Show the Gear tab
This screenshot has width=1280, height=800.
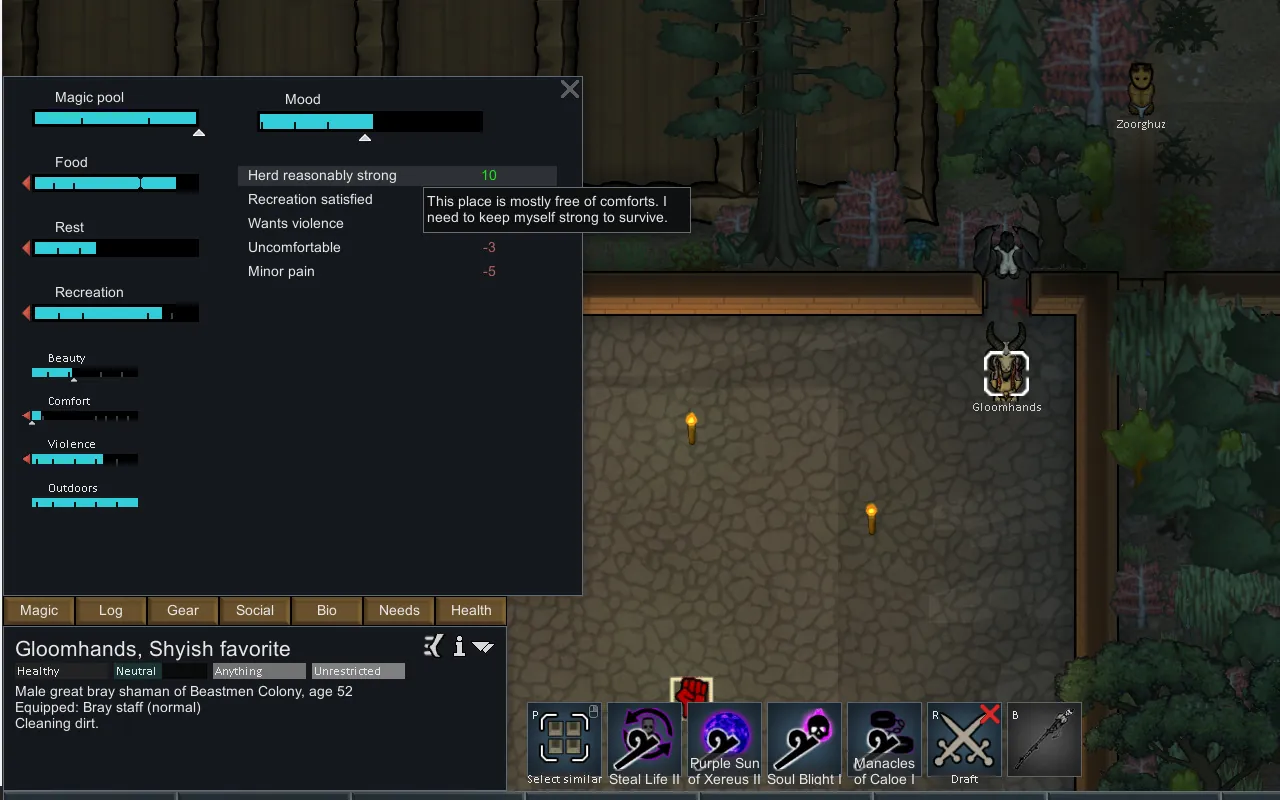tap(183, 610)
